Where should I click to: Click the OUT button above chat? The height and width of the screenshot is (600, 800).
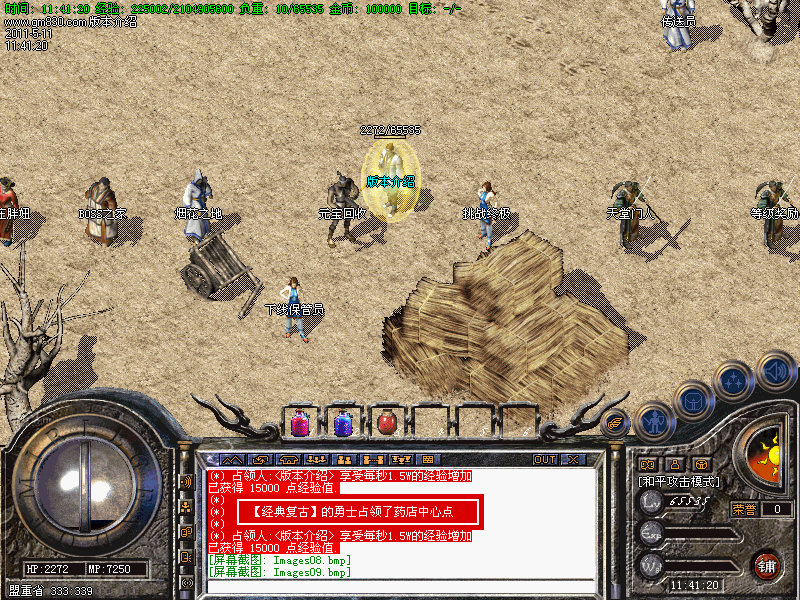point(544,459)
